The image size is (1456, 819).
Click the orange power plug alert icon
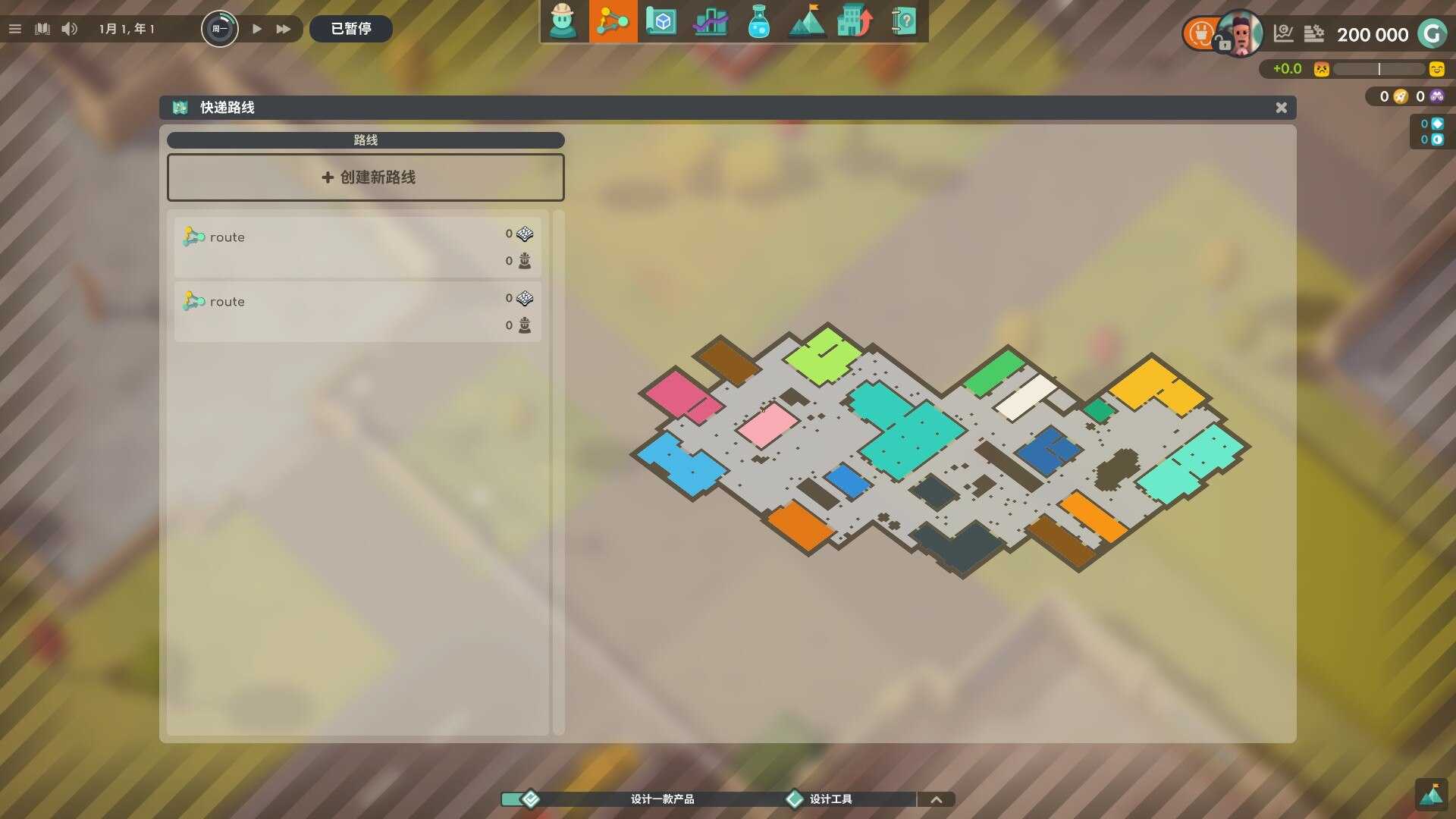coord(1200,33)
